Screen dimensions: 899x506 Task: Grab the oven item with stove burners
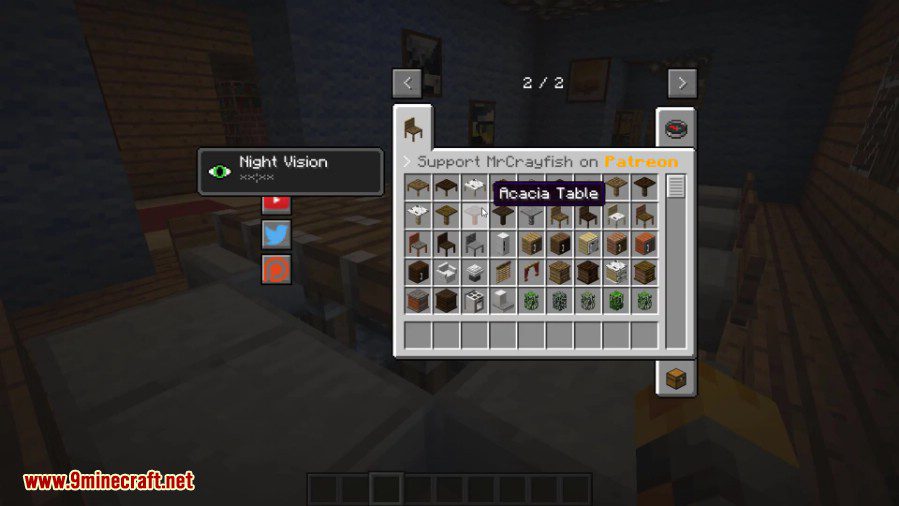(475, 300)
